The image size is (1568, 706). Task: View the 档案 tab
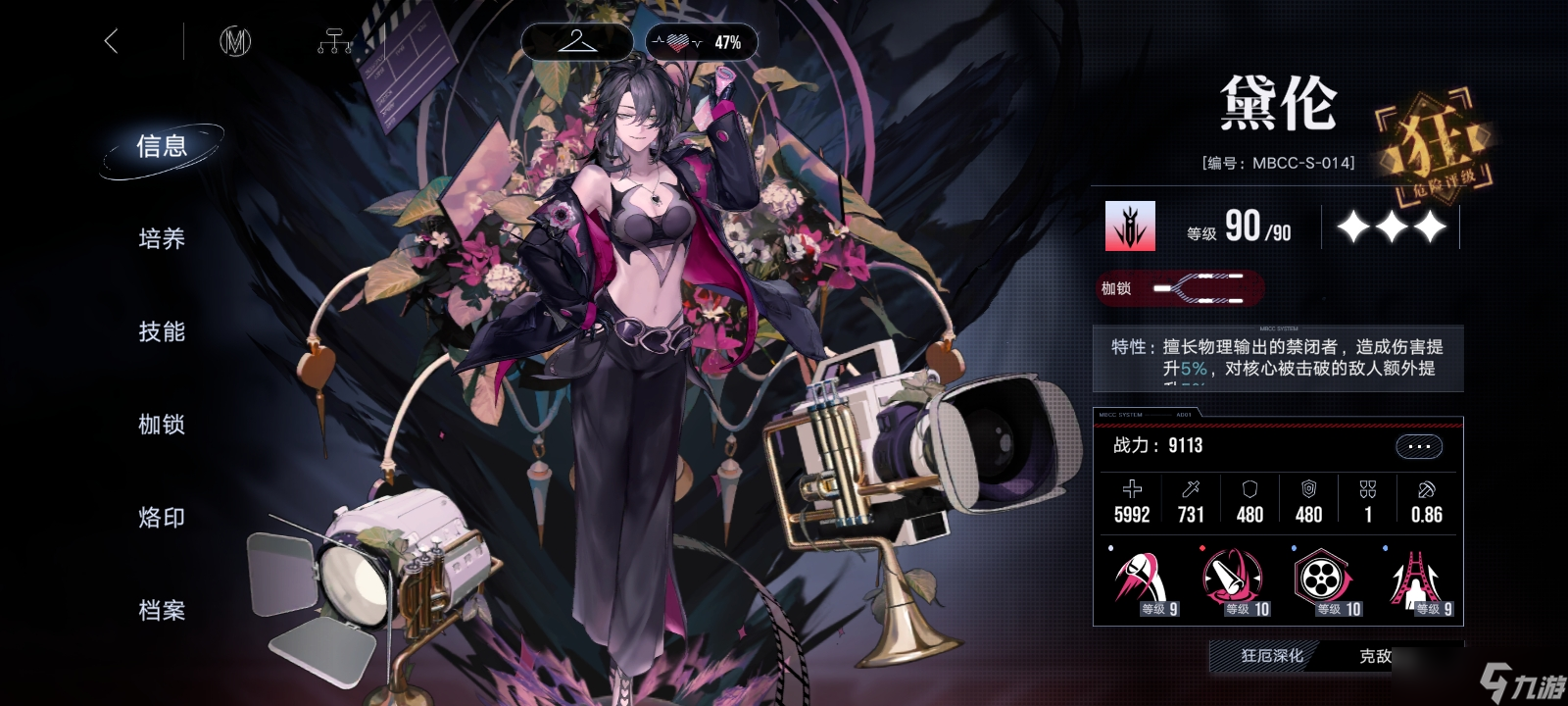(x=162, y=610)
